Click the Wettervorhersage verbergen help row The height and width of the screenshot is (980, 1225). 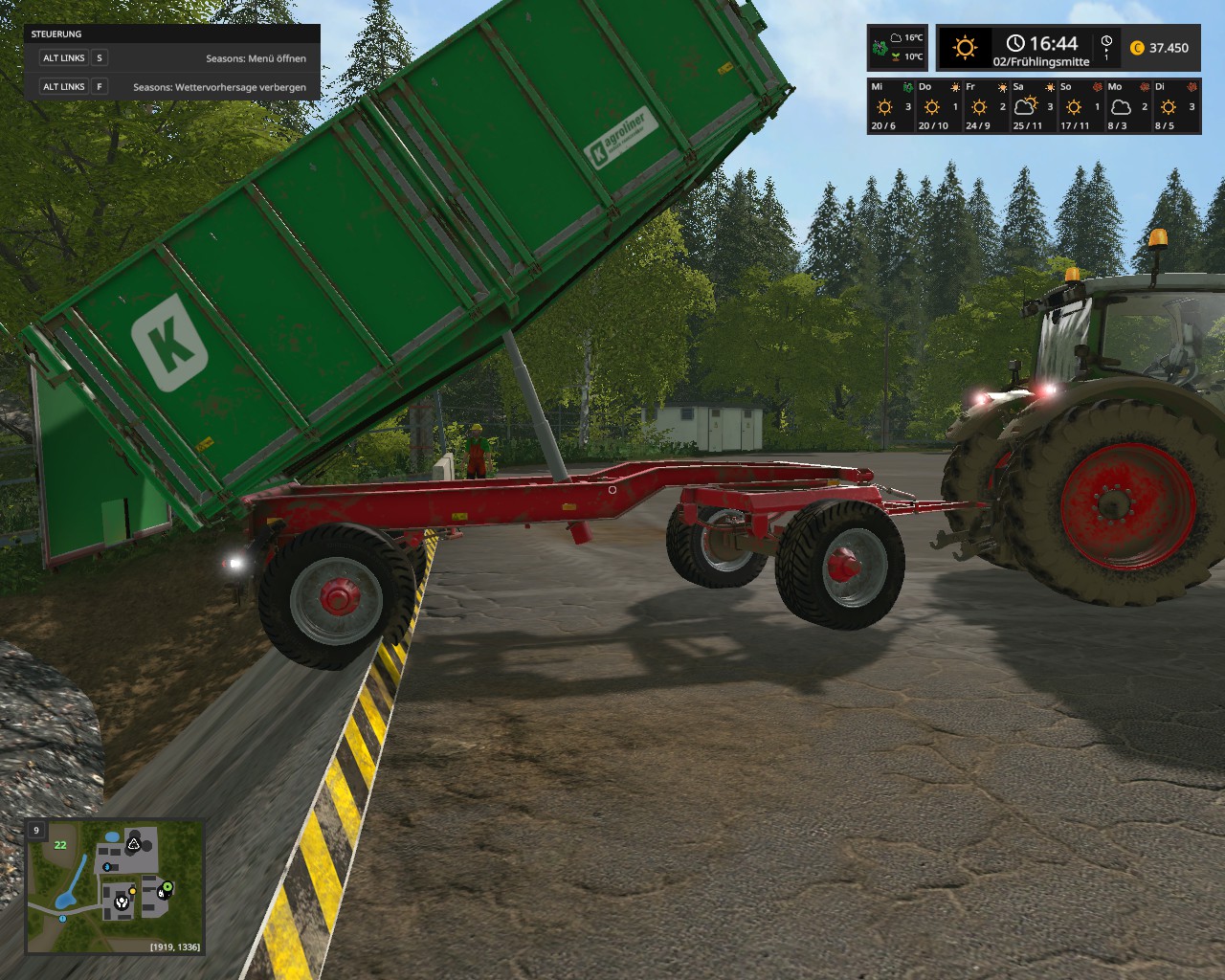click(x=172, y=87)
